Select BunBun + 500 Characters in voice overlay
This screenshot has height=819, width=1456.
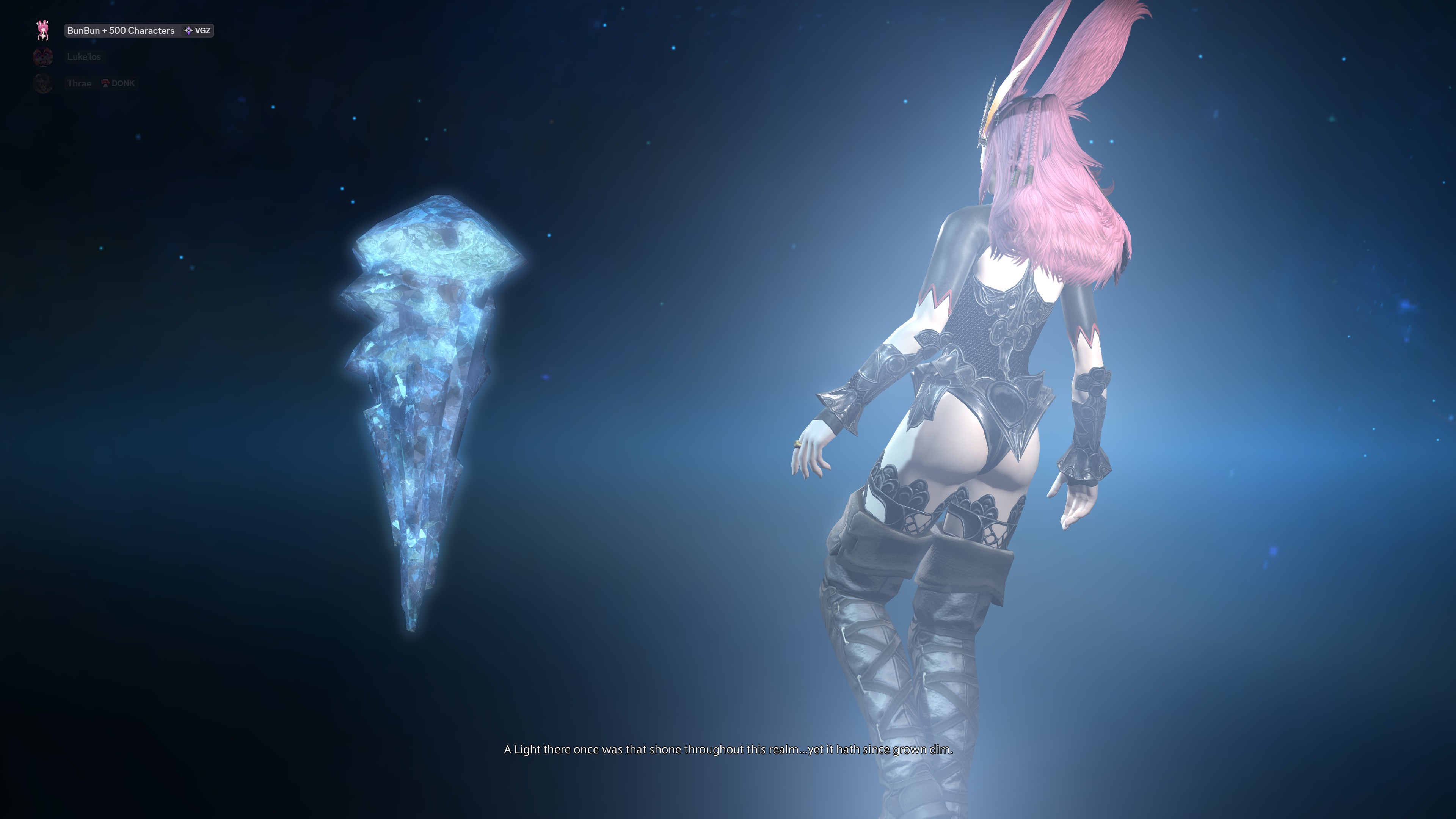(x=121, y=30)
